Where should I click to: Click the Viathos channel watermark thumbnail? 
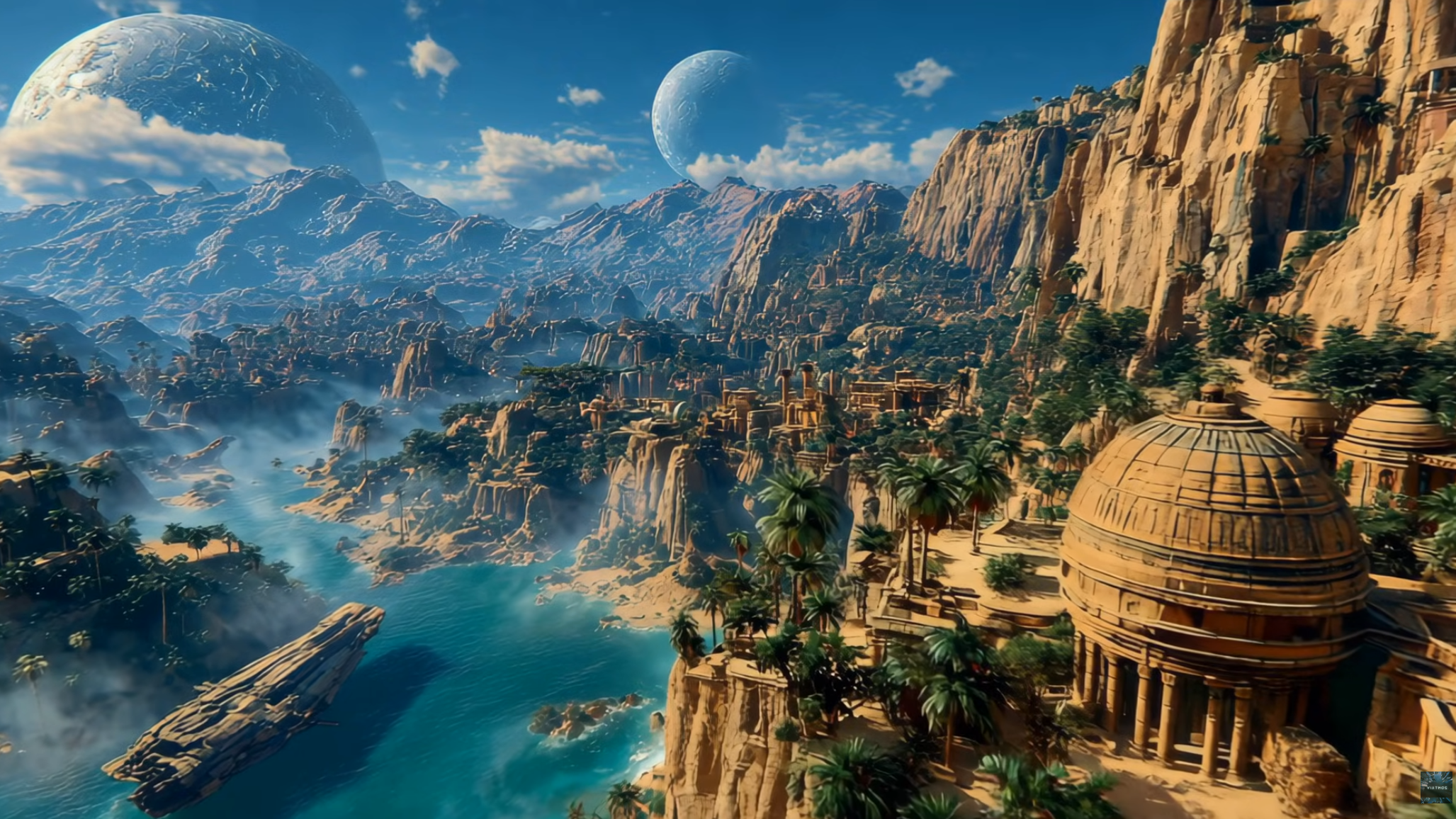click(x=1436, y=787)
